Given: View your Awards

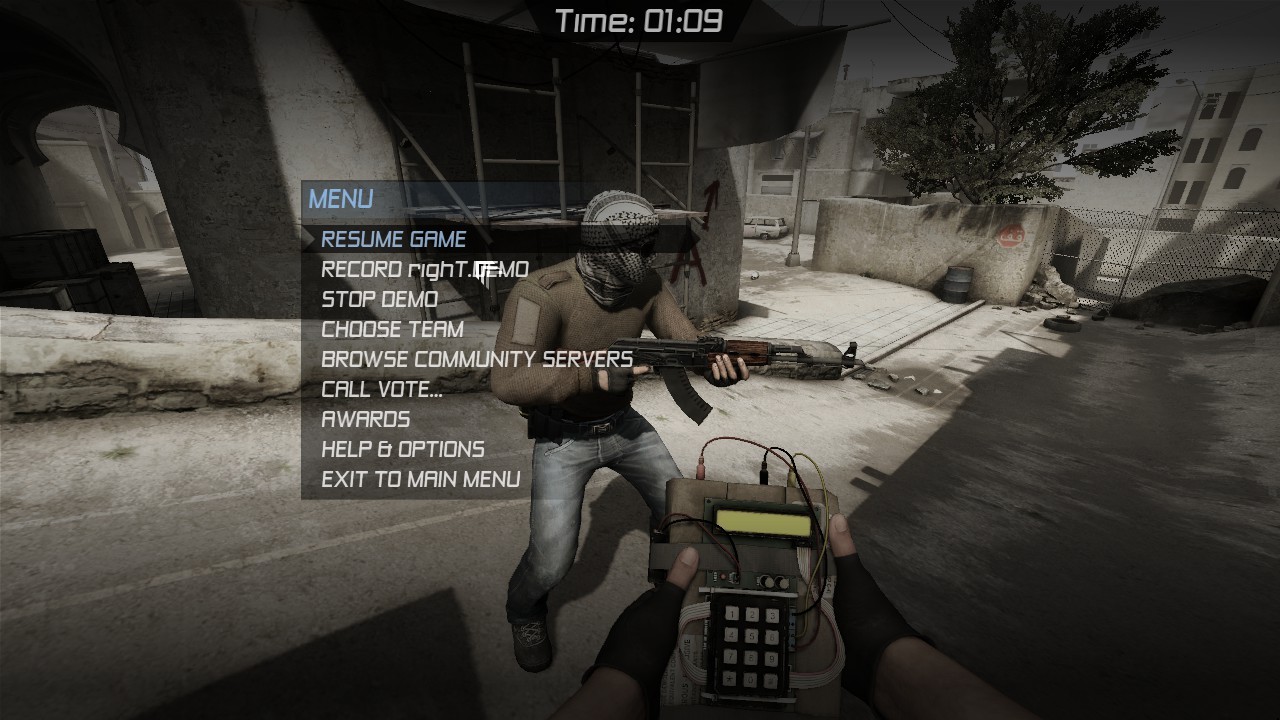Looking at the screenshot, I should click(x=364, y=419).
